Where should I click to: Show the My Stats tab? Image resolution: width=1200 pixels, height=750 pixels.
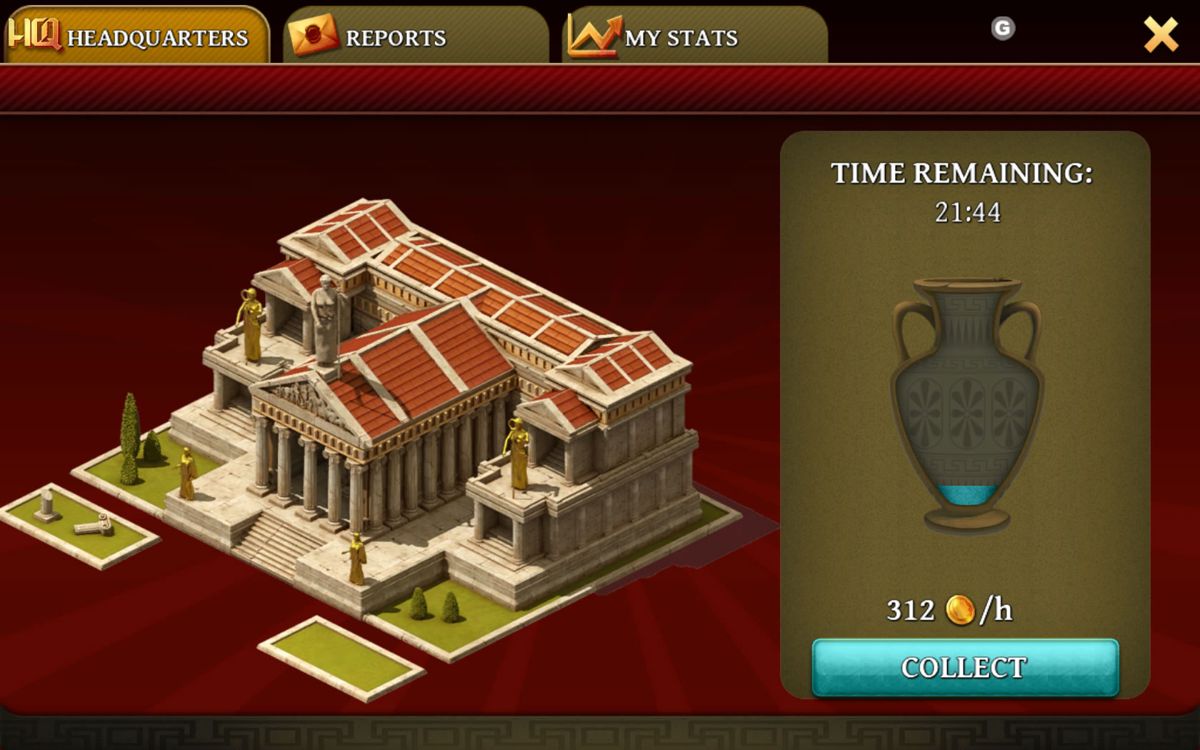point(693,37)
